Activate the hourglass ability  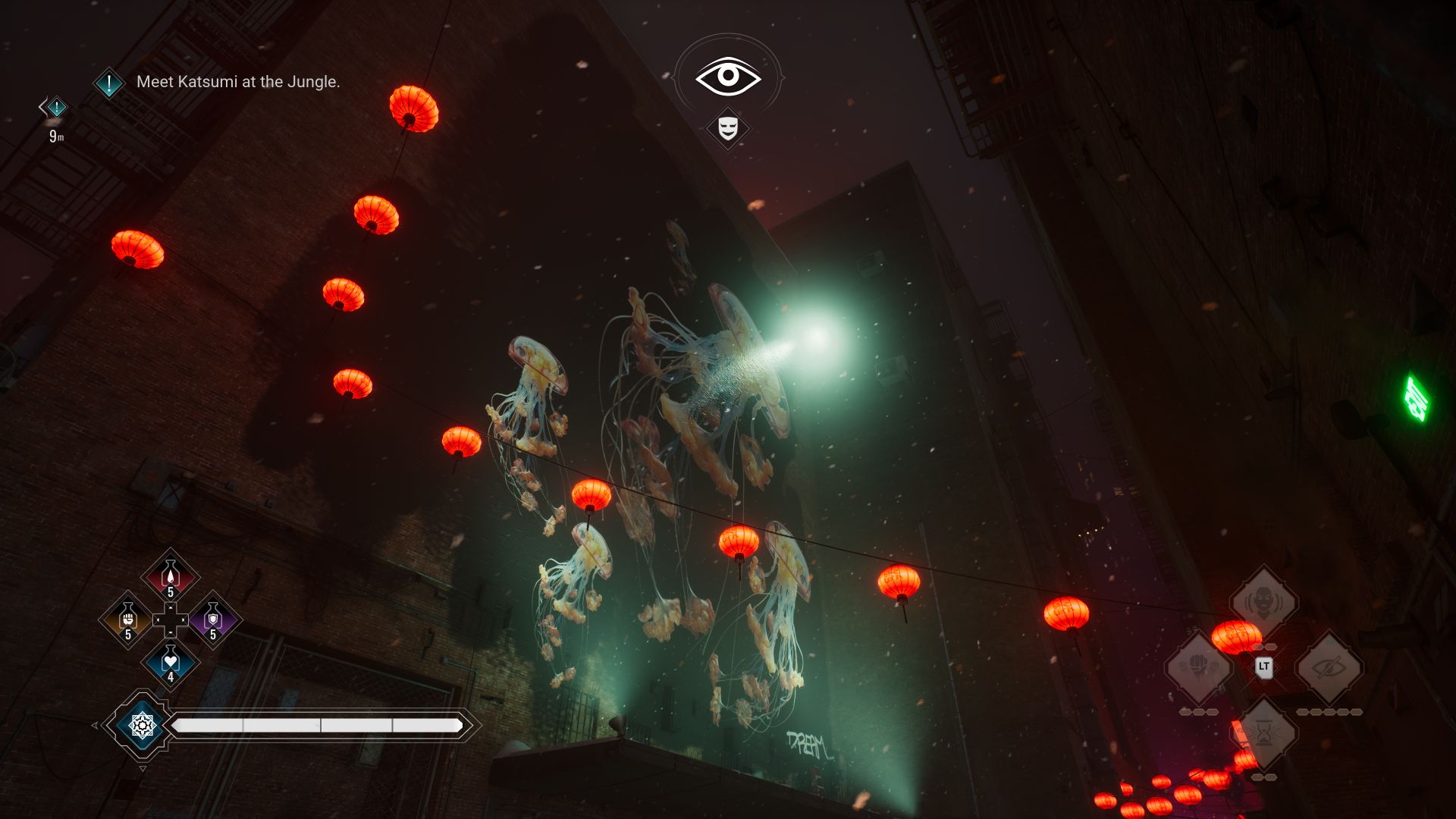(1263, 733)
